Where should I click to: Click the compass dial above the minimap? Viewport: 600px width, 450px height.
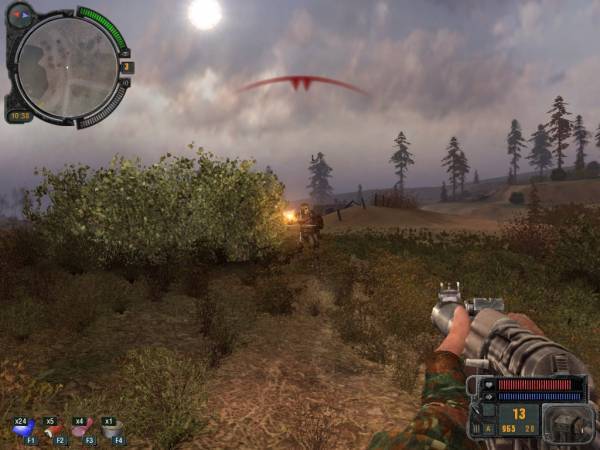tap(21, 14)
